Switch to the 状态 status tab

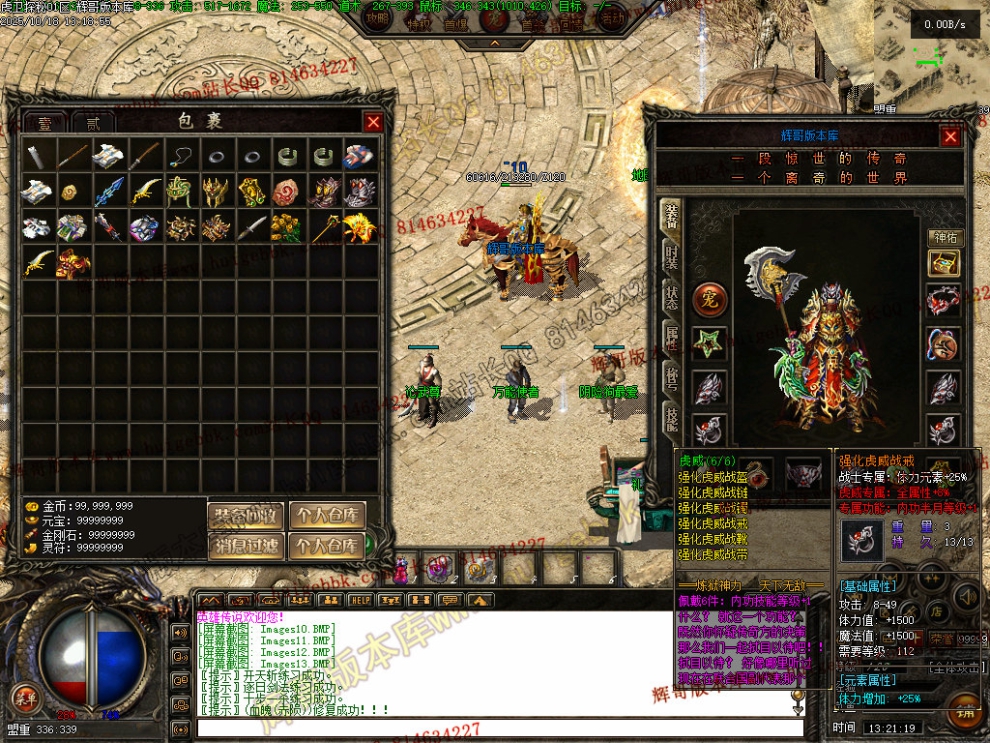672,297
